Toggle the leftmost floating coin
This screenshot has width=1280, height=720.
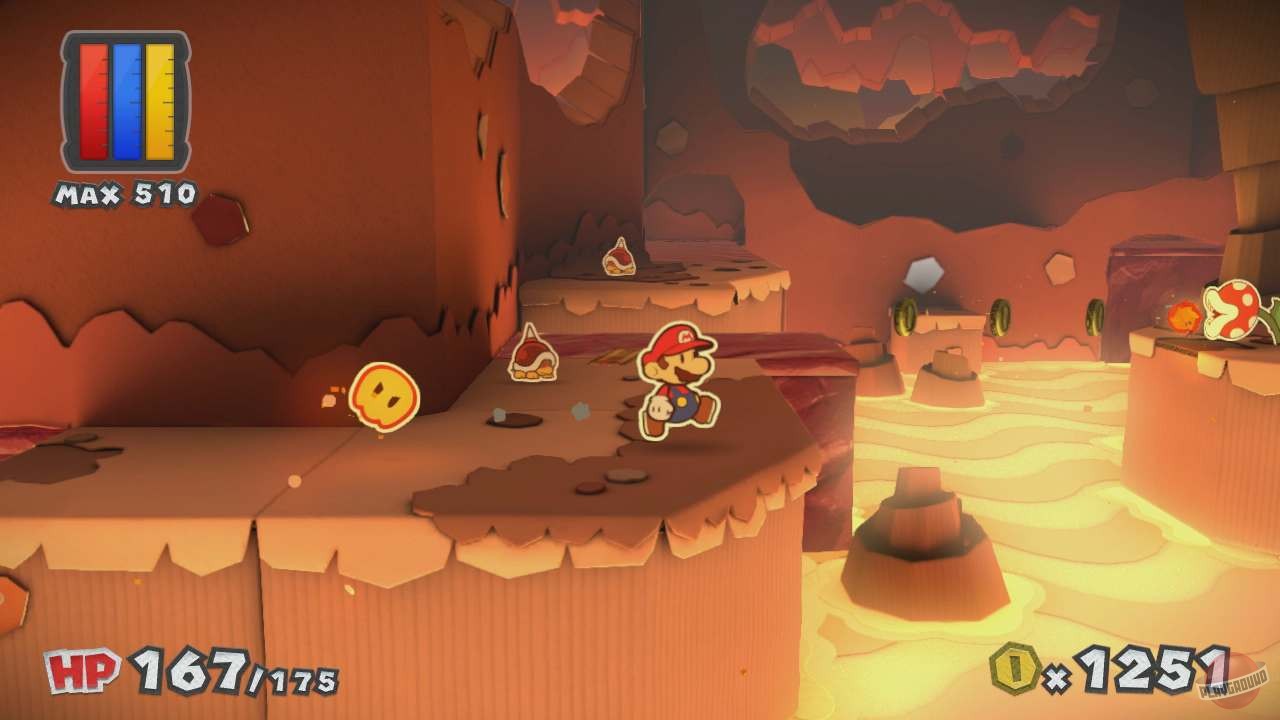906,316
